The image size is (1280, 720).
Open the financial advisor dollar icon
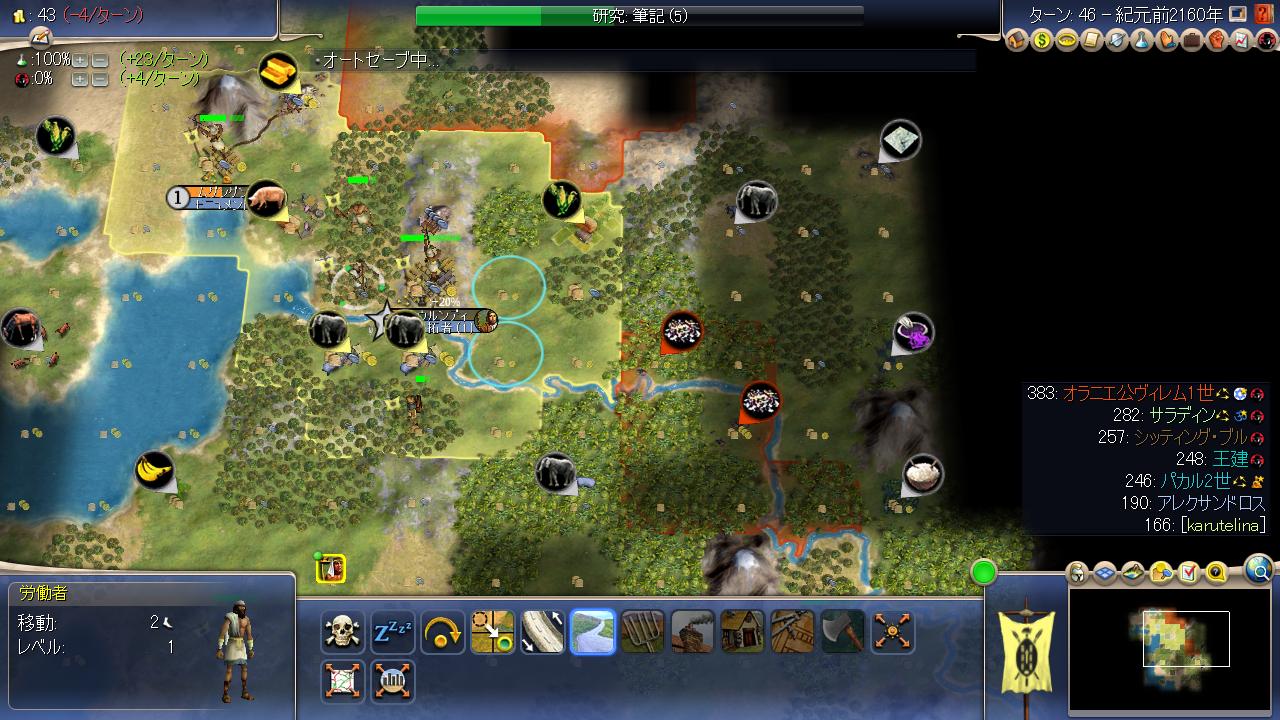coord(1042,42)
